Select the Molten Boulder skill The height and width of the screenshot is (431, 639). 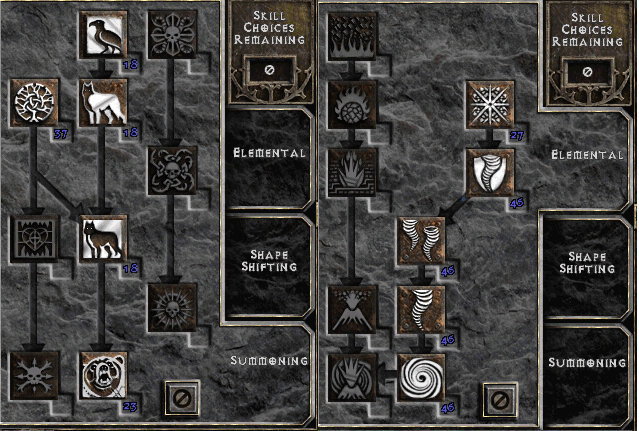click(350, 102)
